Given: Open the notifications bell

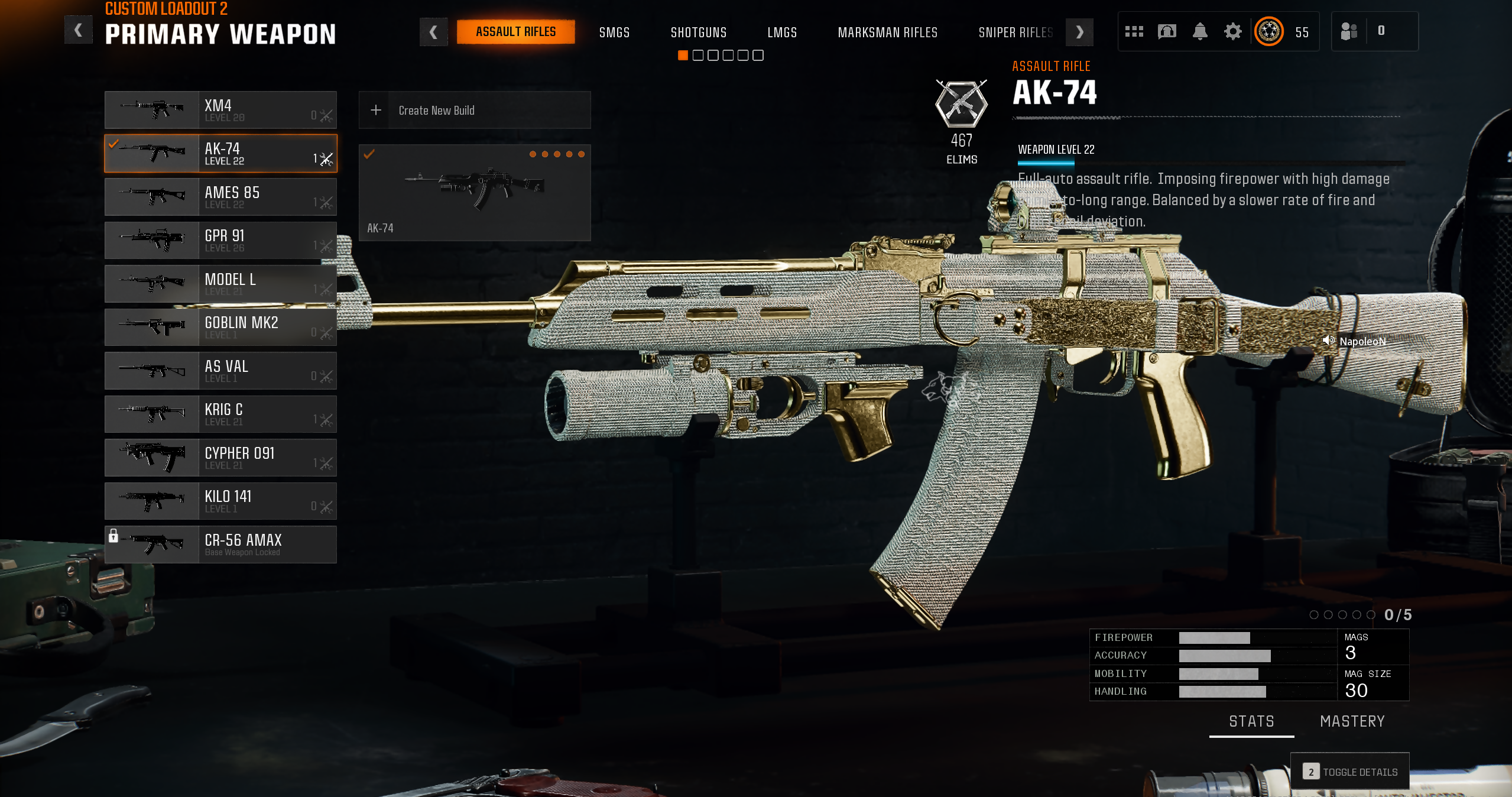Looking at the screenshot, I should point(1199,31).
